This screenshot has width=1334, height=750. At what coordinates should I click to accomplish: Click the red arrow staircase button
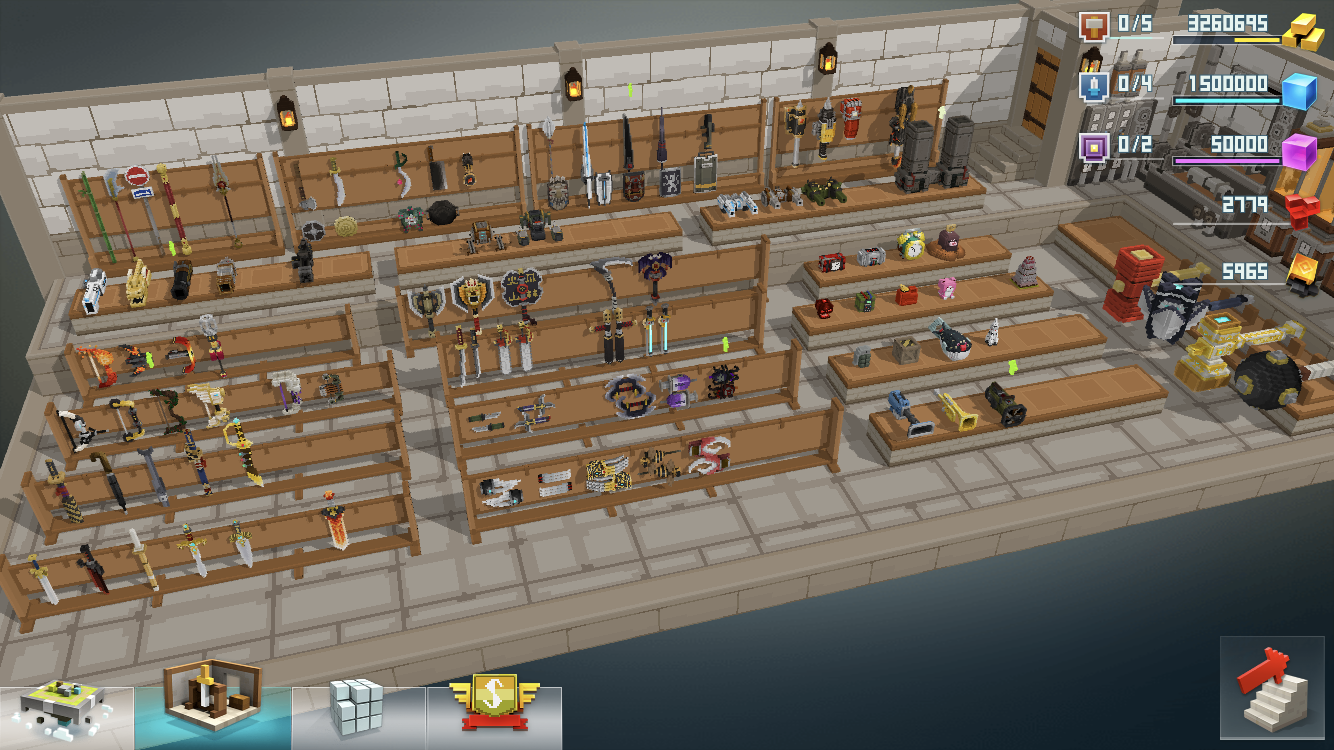(x=1271, y=687)
